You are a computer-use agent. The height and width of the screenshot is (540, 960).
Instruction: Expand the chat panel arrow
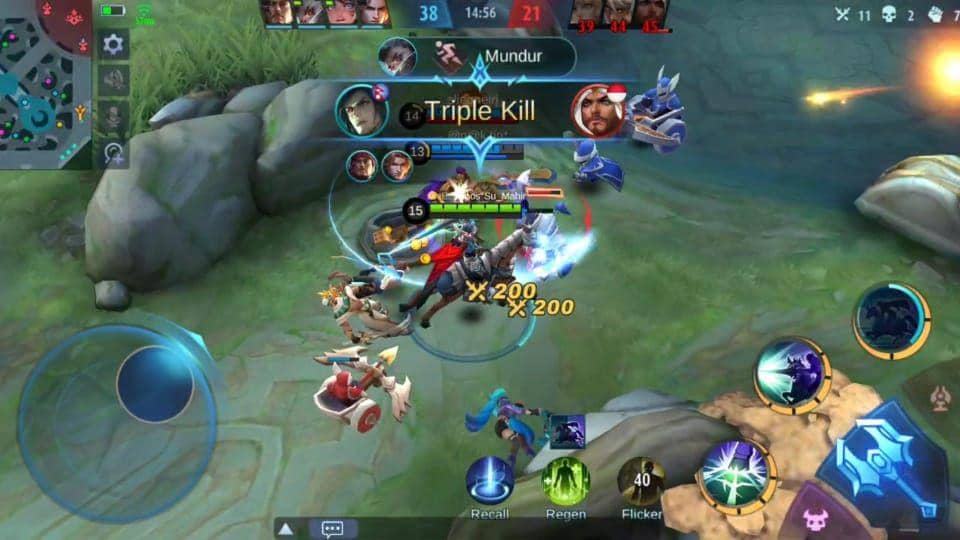click(x=286, y=528)
